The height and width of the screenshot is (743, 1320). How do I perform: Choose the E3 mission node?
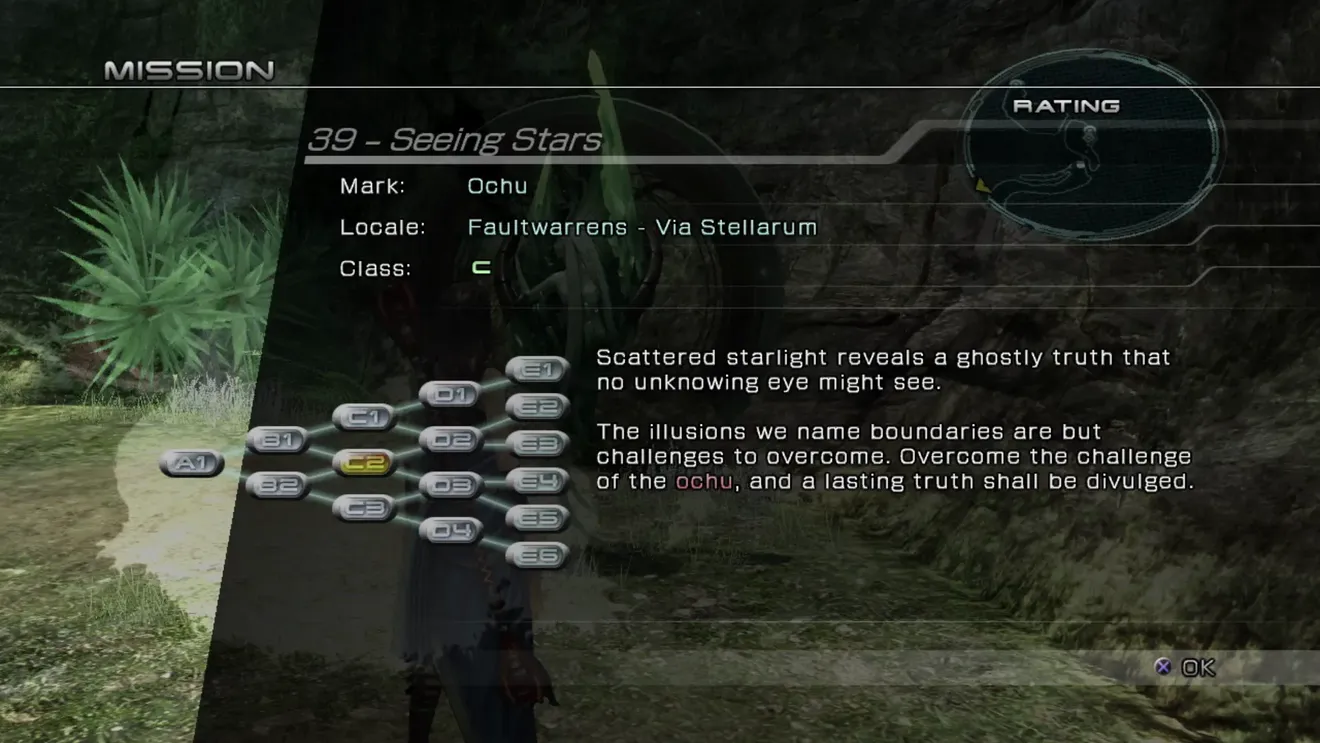click(x=538, y=443)
